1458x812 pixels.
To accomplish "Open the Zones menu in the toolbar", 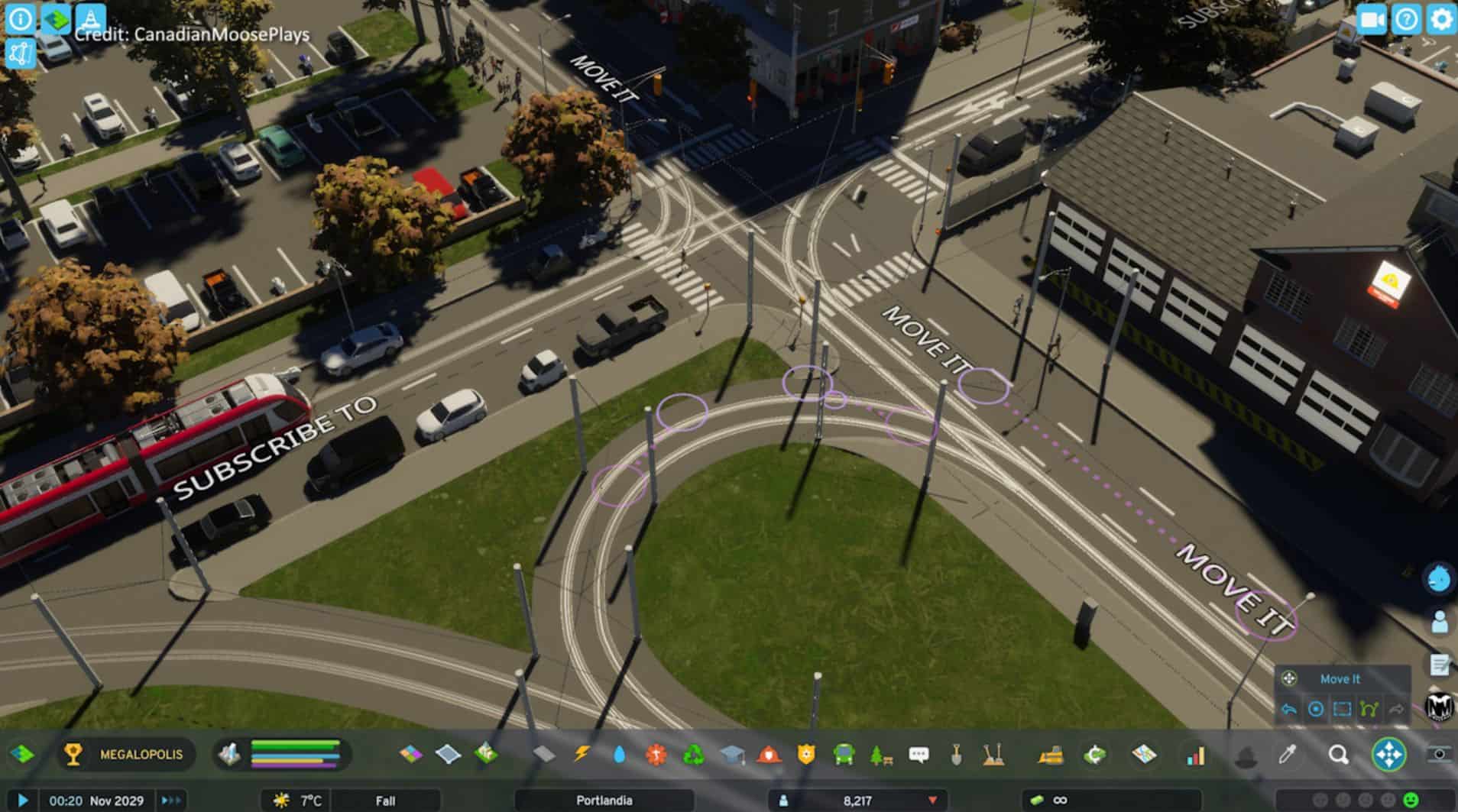I will click(410, 755).
